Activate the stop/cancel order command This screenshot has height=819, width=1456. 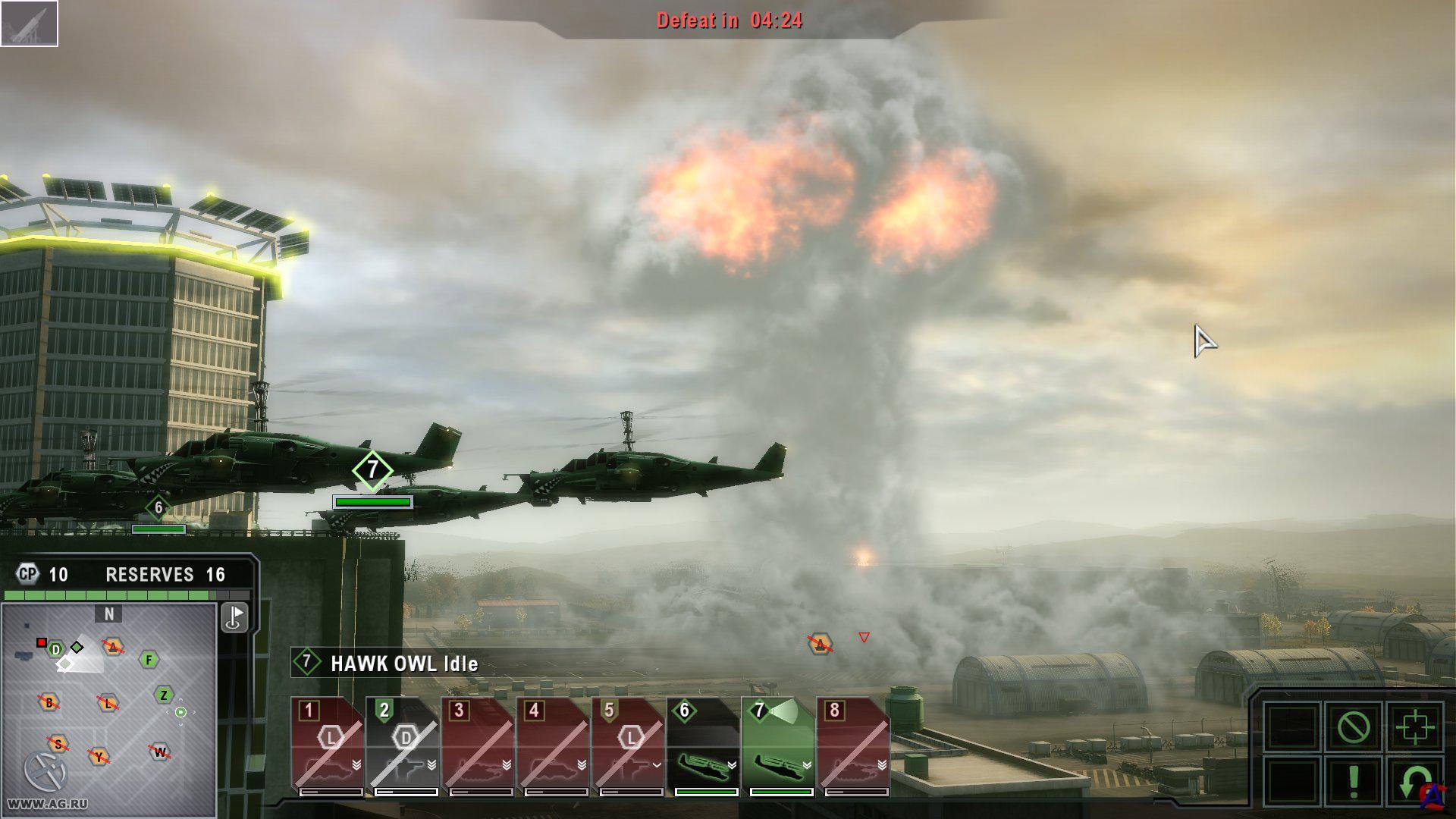1354,728
